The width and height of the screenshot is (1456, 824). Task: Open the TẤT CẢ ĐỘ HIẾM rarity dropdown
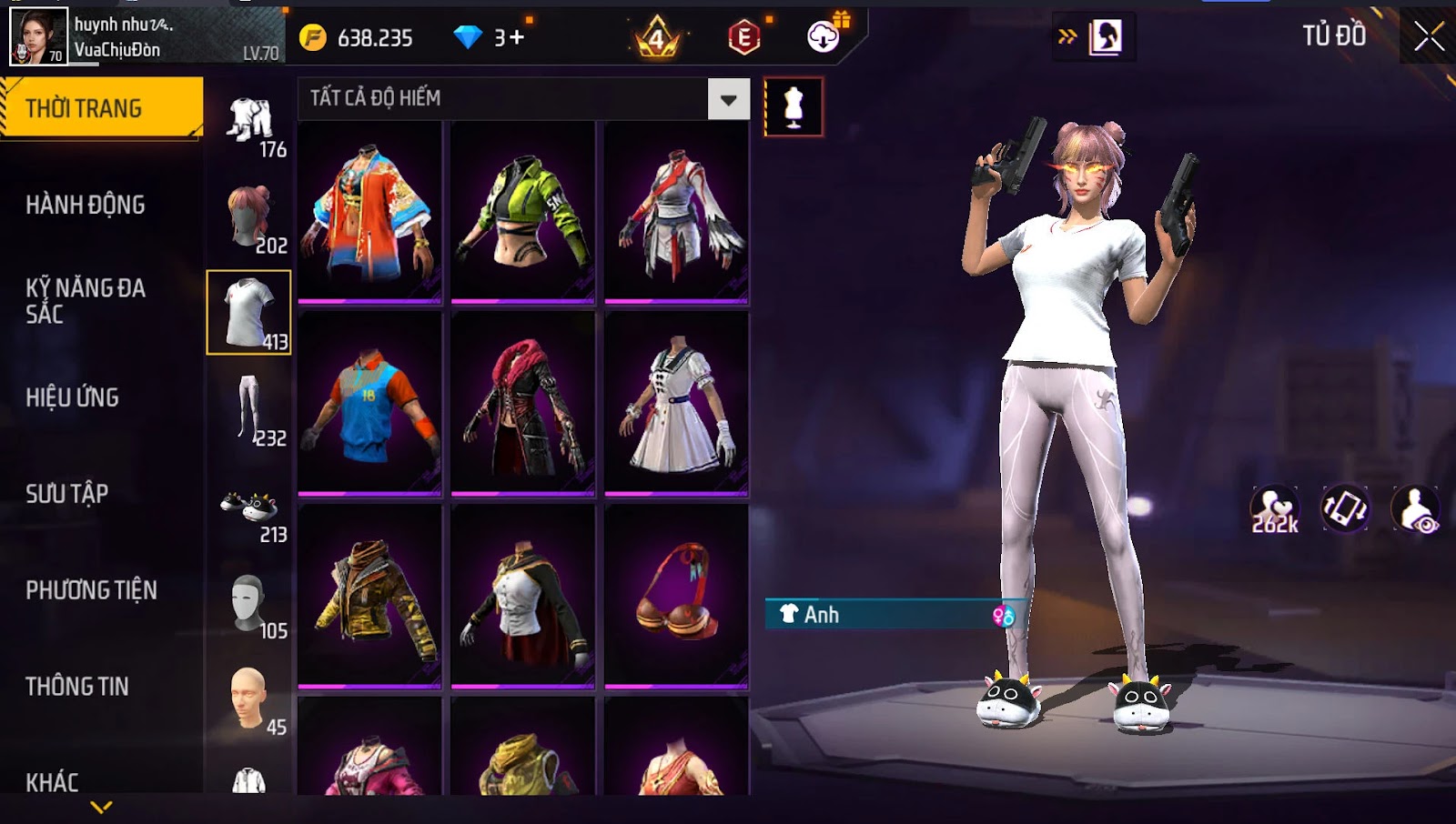click(x=728, y=99)
